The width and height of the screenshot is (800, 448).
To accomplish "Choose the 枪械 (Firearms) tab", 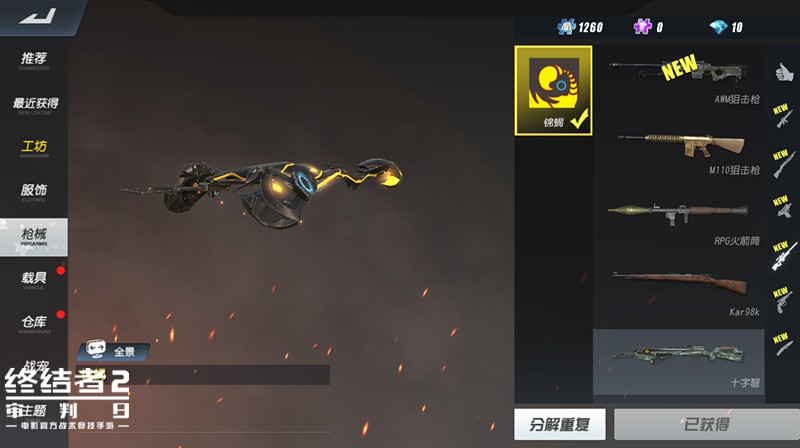I will tap(35, 235).
